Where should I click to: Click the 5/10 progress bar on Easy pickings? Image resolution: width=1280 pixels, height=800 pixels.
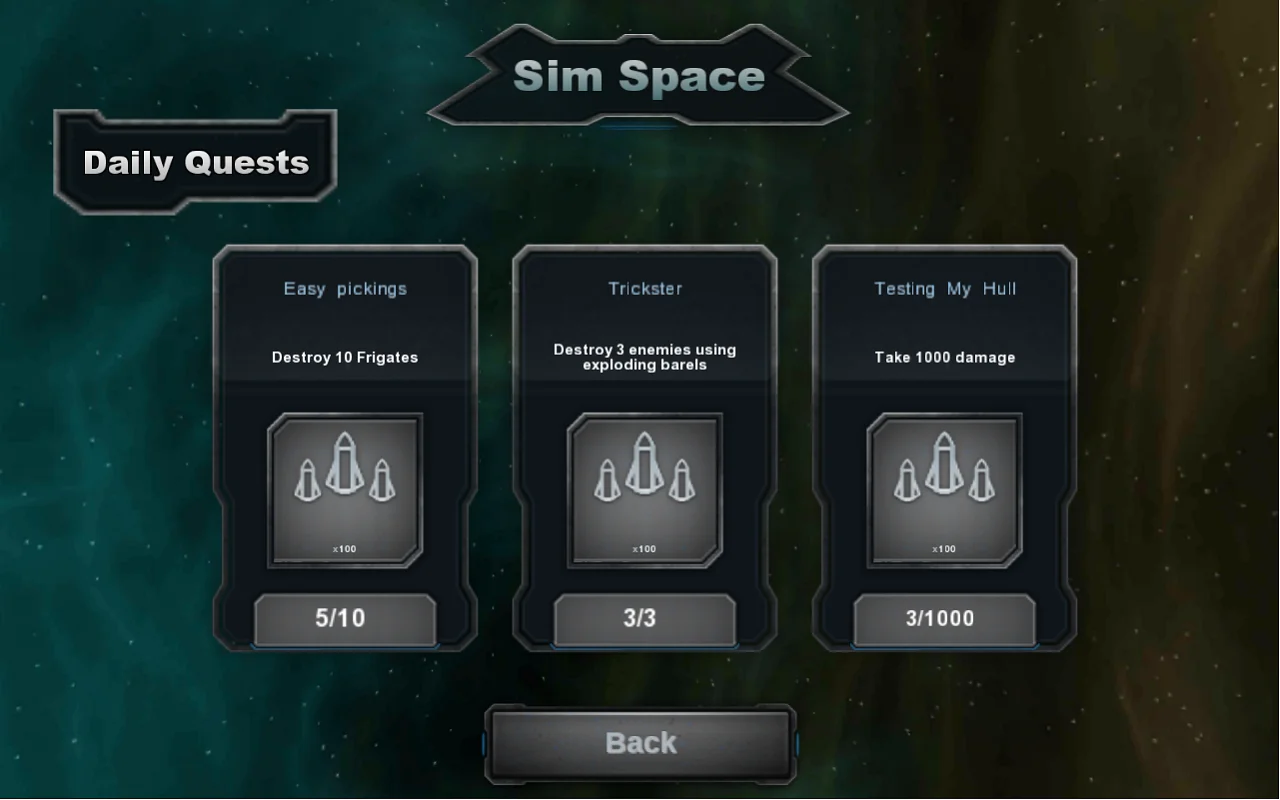(344, 618)
